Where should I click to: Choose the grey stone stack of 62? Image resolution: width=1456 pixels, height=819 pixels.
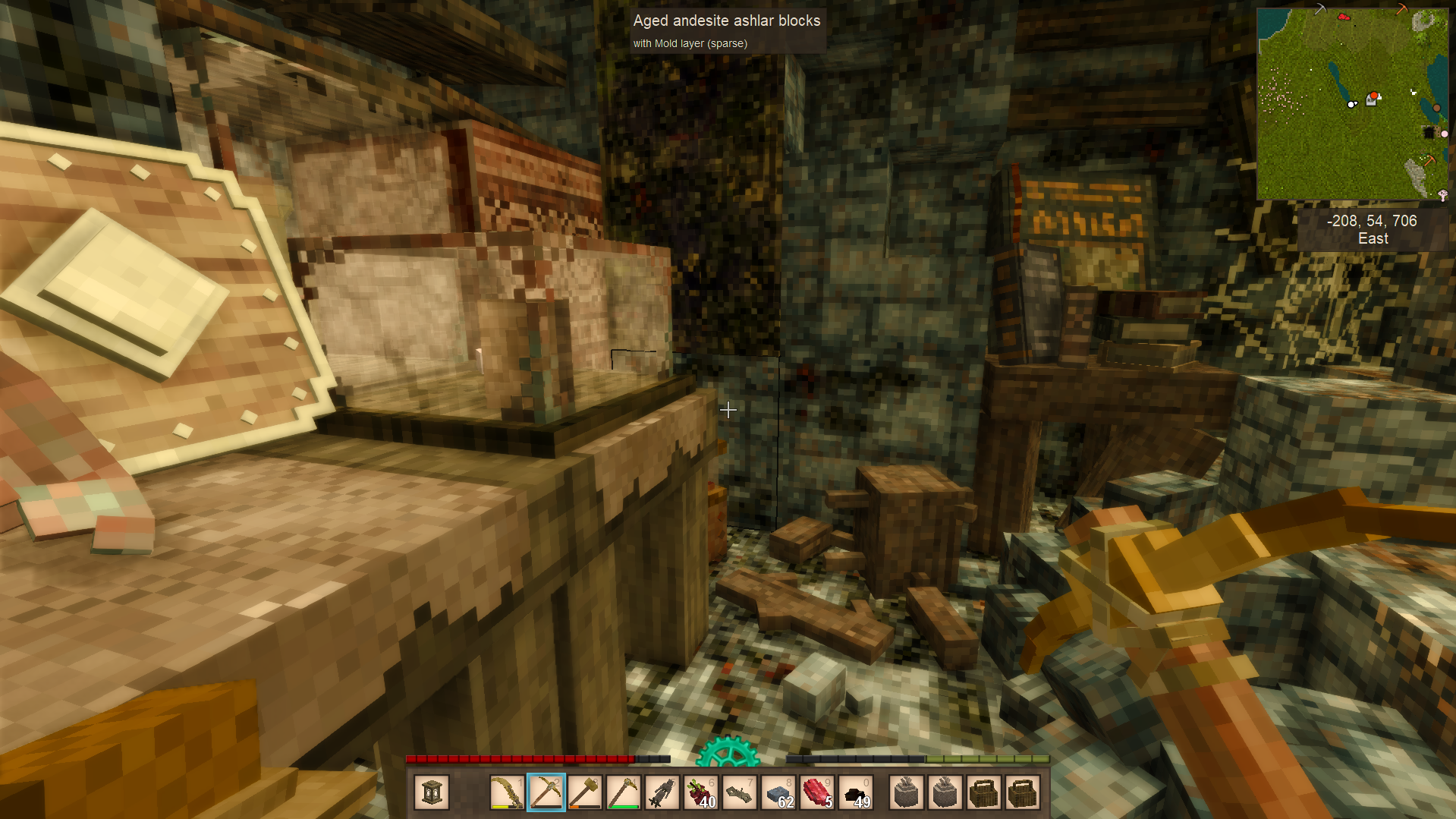[778, 792]
